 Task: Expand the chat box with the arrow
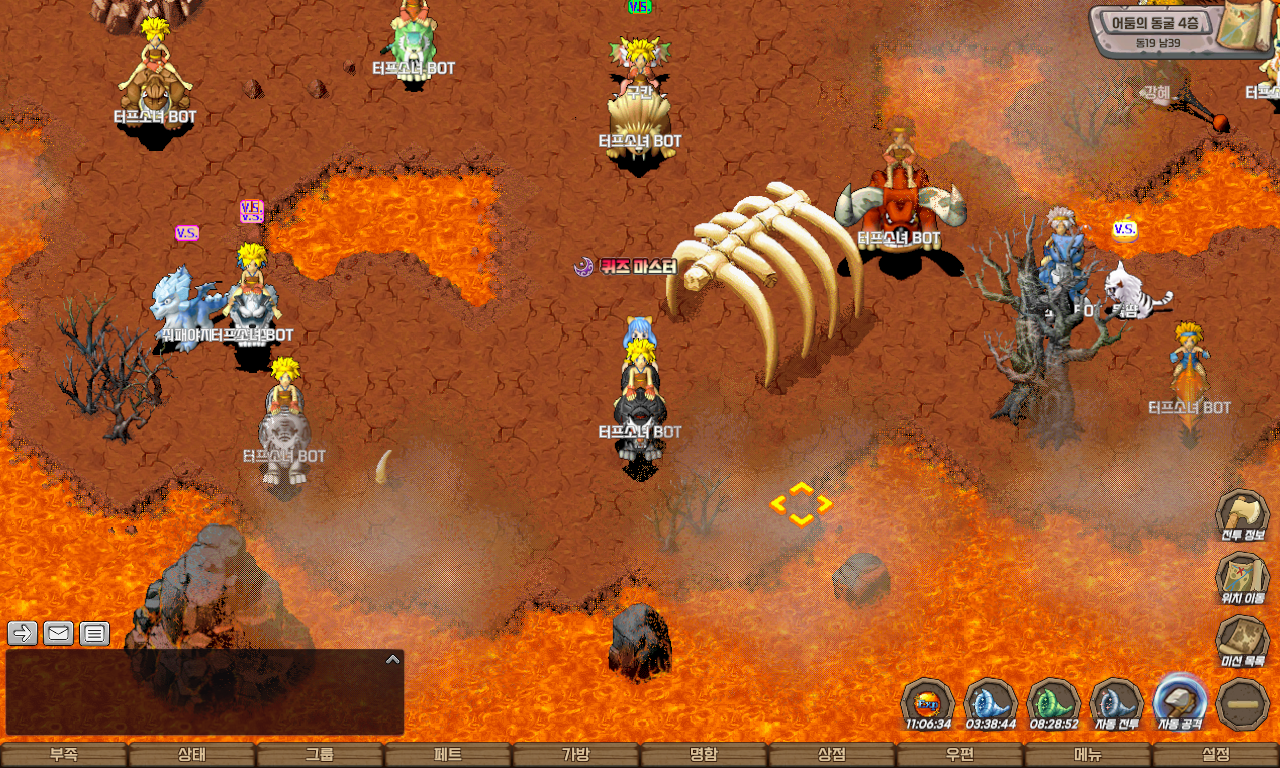(393, 659)
